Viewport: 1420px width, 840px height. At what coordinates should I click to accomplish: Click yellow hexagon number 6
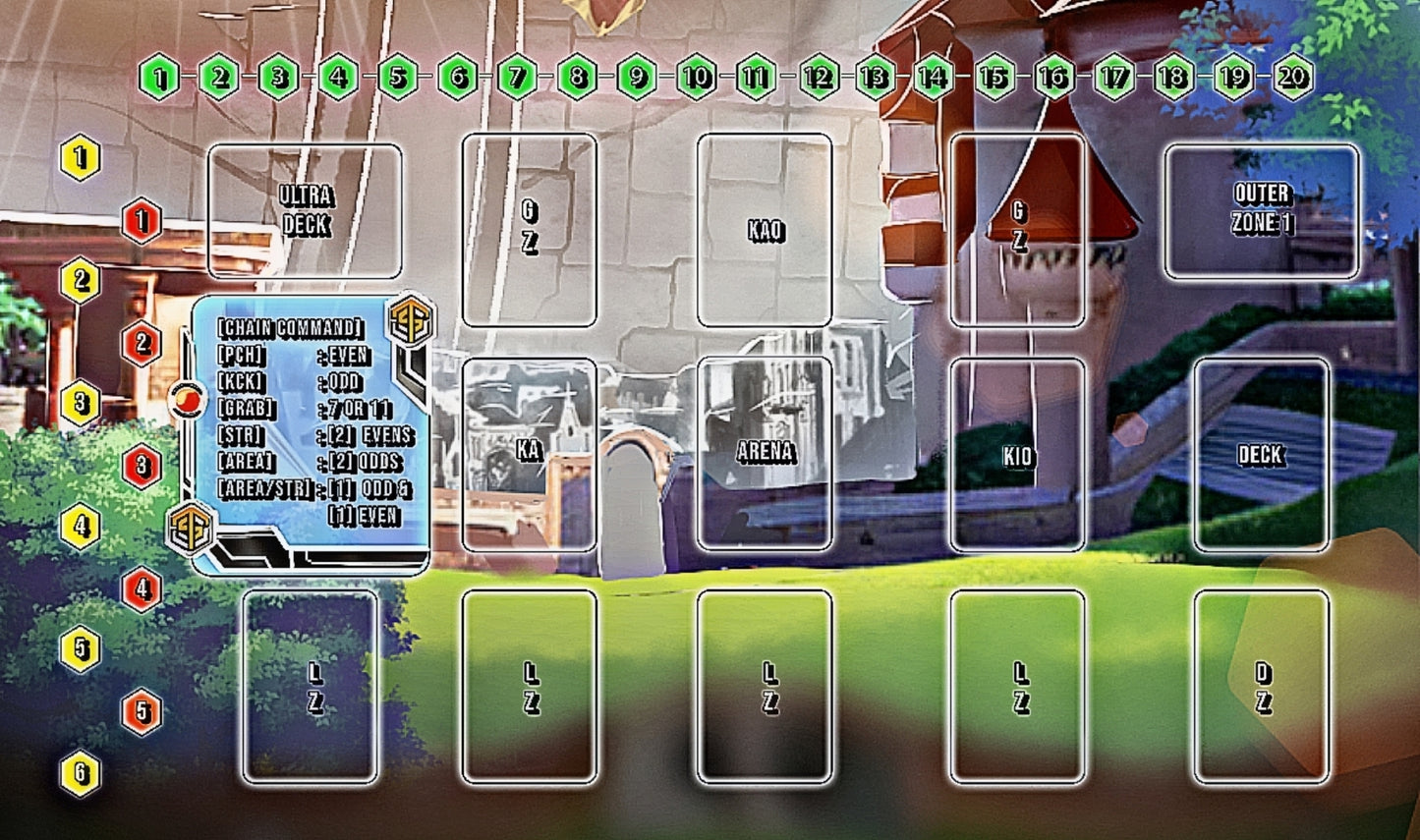[x=81, y=773]
